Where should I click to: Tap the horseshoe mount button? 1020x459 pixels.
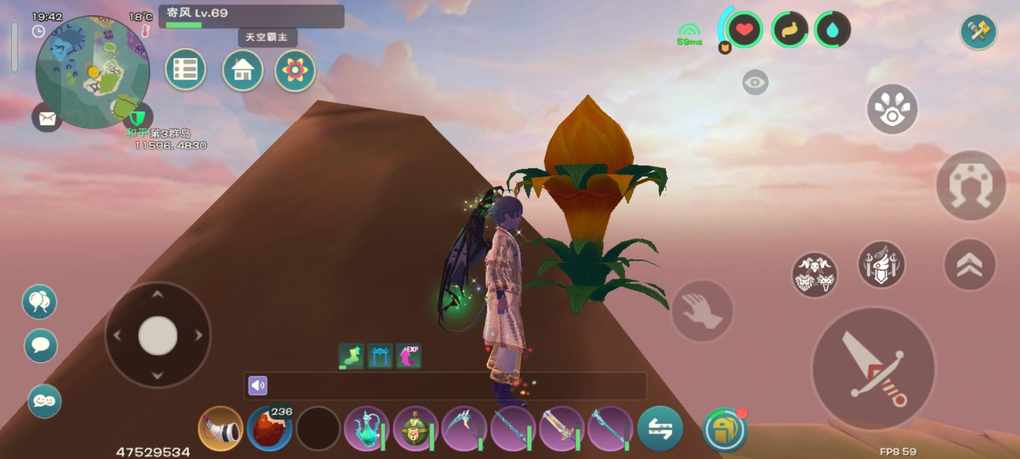tap(970, 185)
